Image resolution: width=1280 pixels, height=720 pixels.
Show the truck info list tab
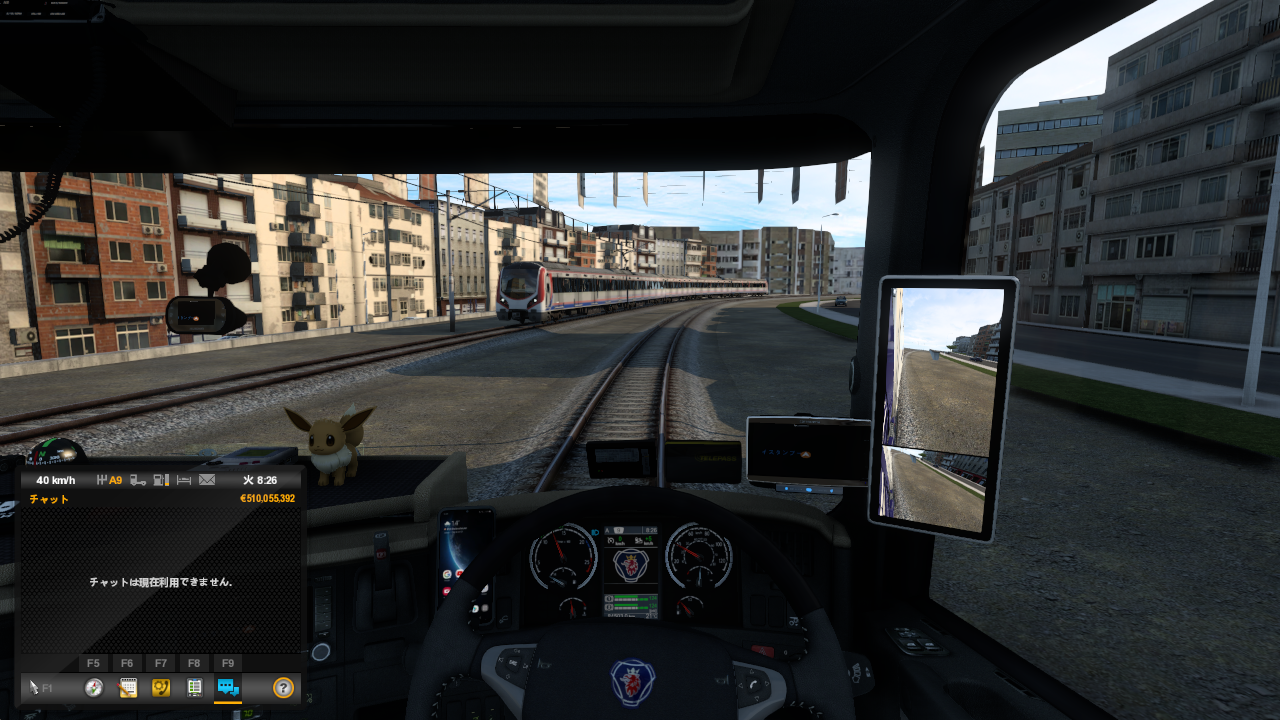[x=195, y=687]
